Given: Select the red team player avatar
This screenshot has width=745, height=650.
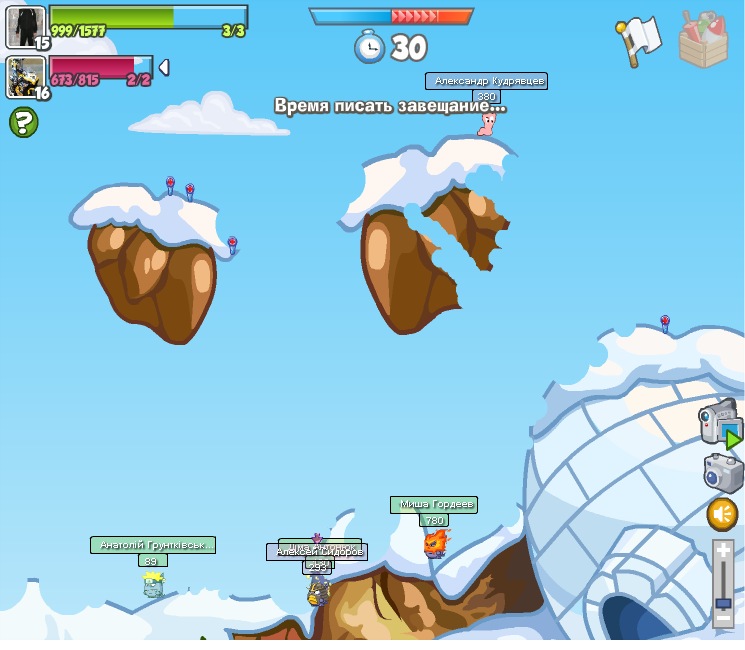Looking at the screenshot, I should pos(25,77).
